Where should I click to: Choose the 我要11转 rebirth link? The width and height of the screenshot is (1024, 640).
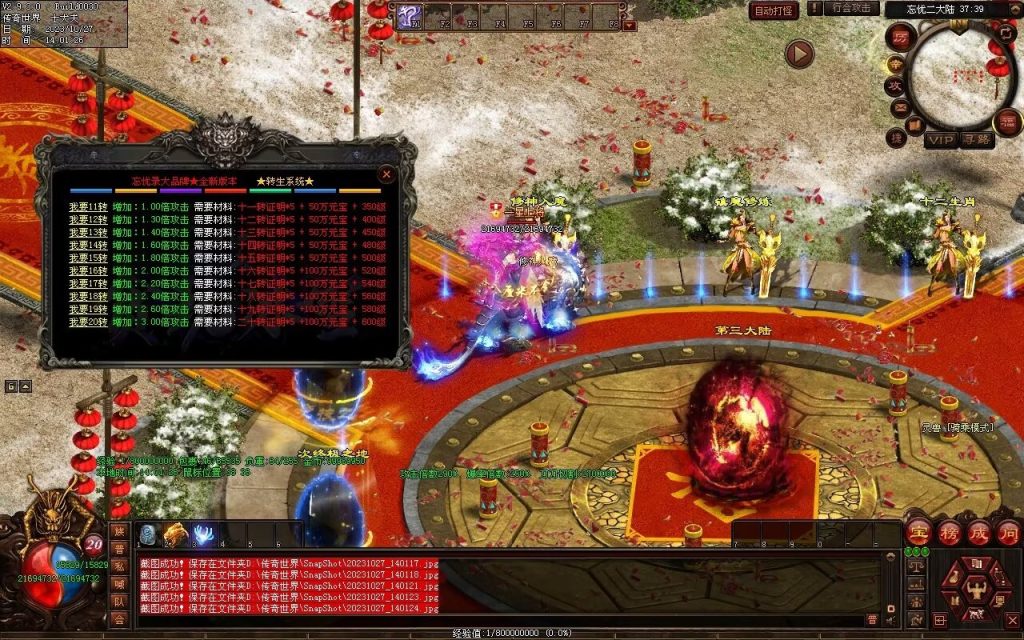(87, 206)
